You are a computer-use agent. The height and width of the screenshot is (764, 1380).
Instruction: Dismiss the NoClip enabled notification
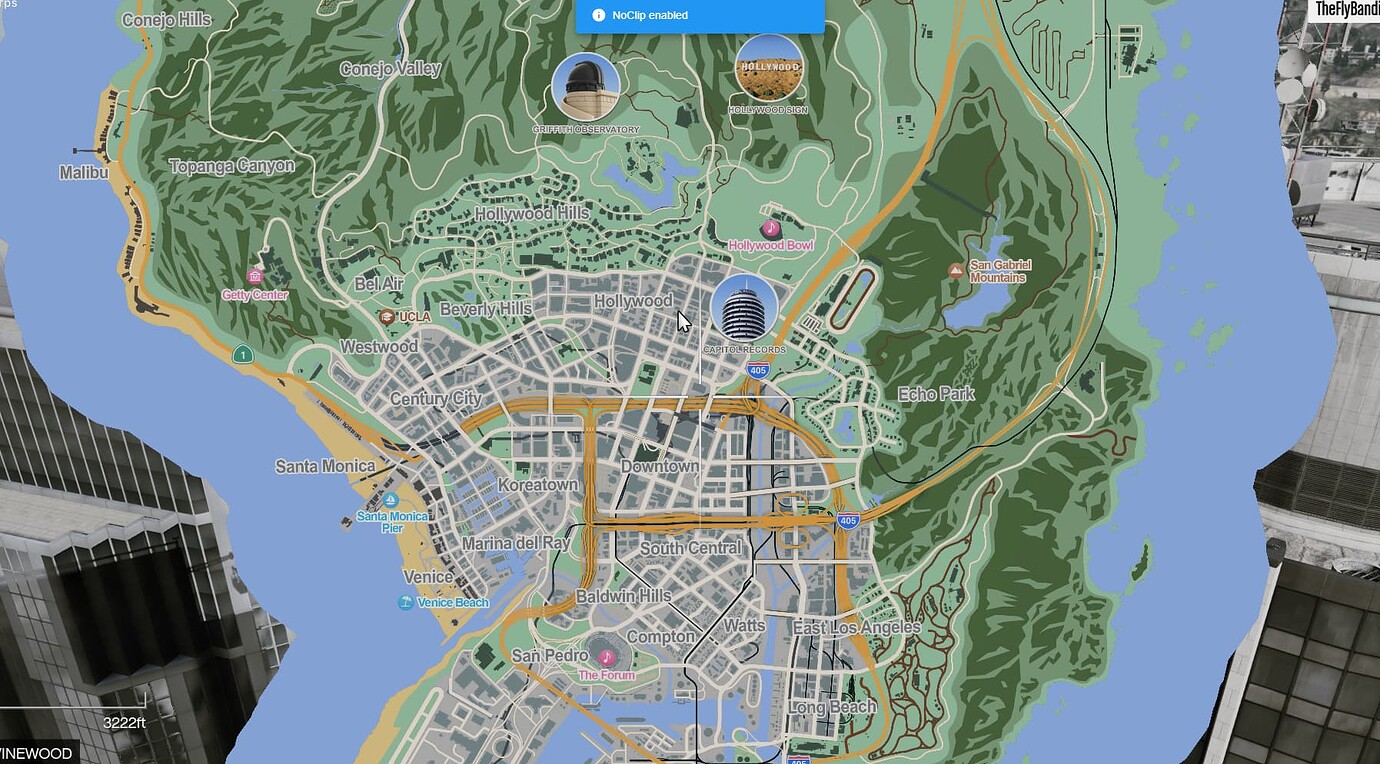(700, 14)
